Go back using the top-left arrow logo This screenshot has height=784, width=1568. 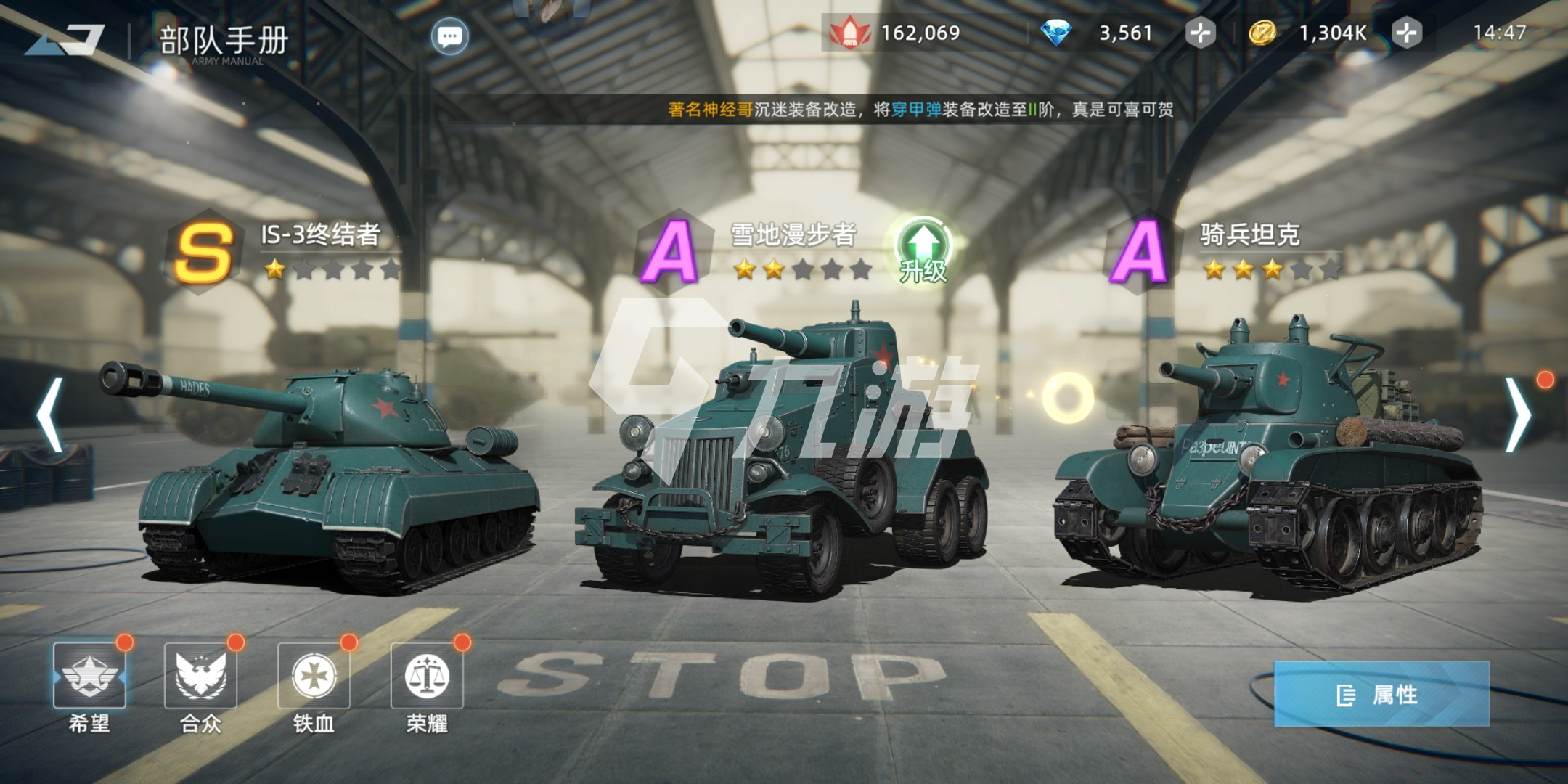point(65,40)
